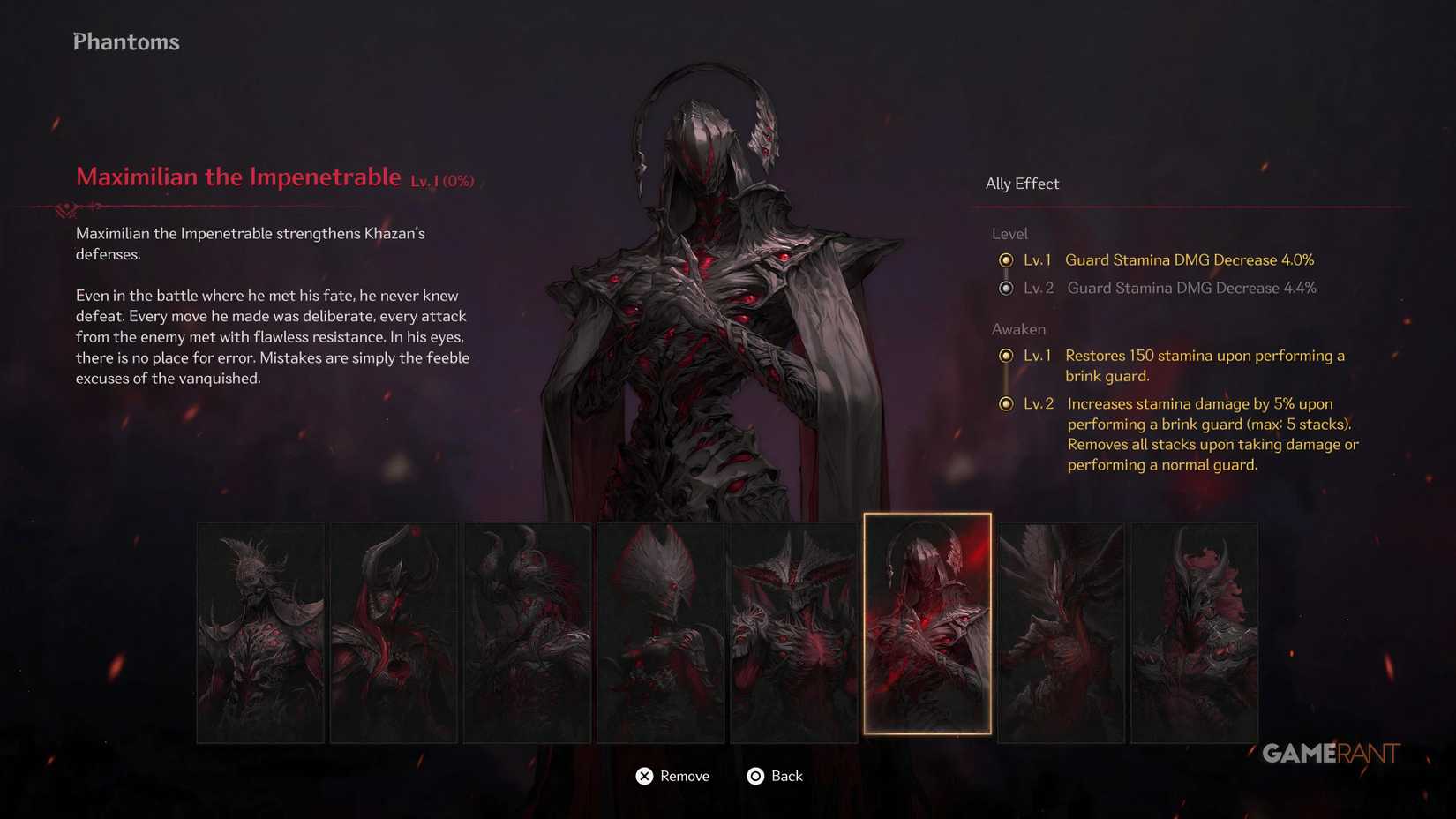Collapse the Maximilian description panel
Image resolution: width=1456 pixels, height=819 pixels.
pos(273,304)
